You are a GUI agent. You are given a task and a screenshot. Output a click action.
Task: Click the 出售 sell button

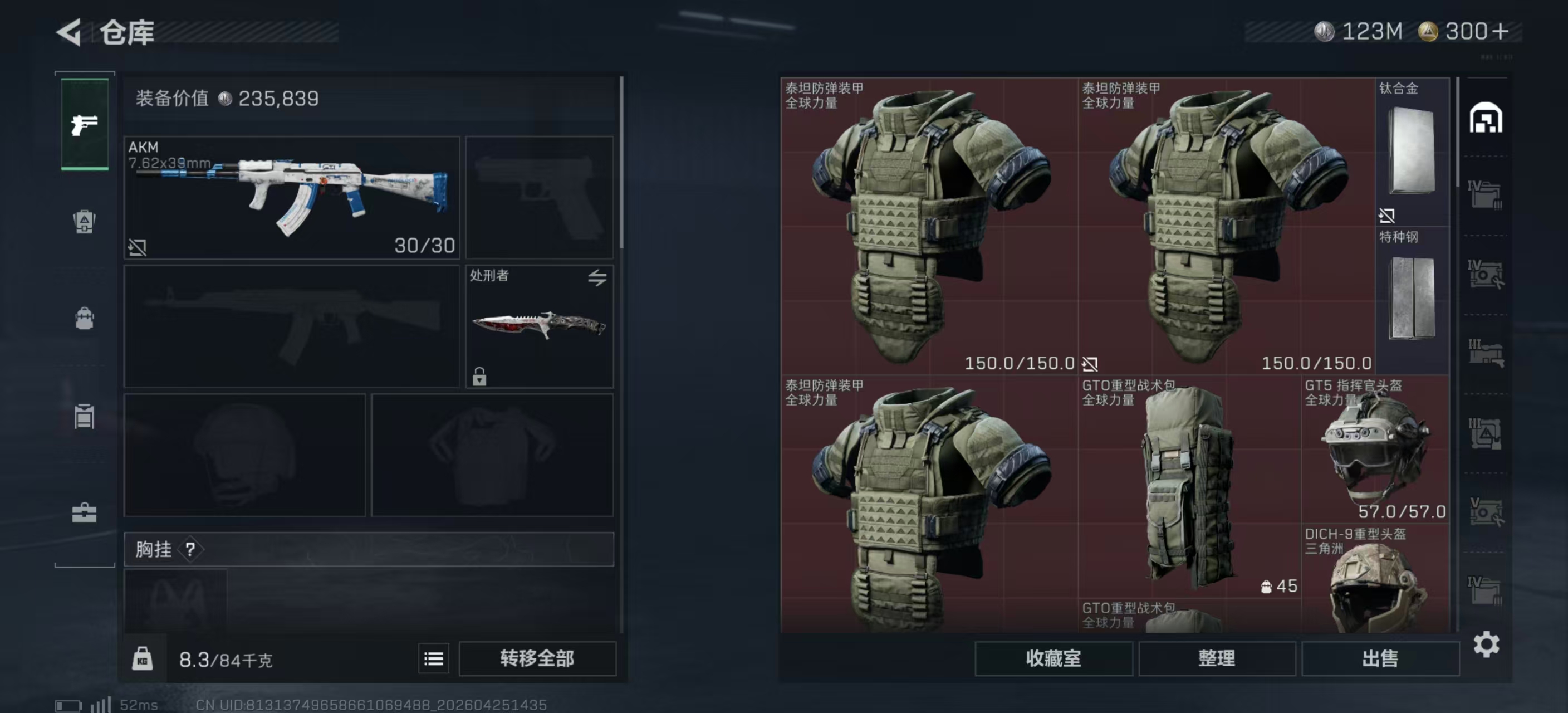tap(1380, 658)
